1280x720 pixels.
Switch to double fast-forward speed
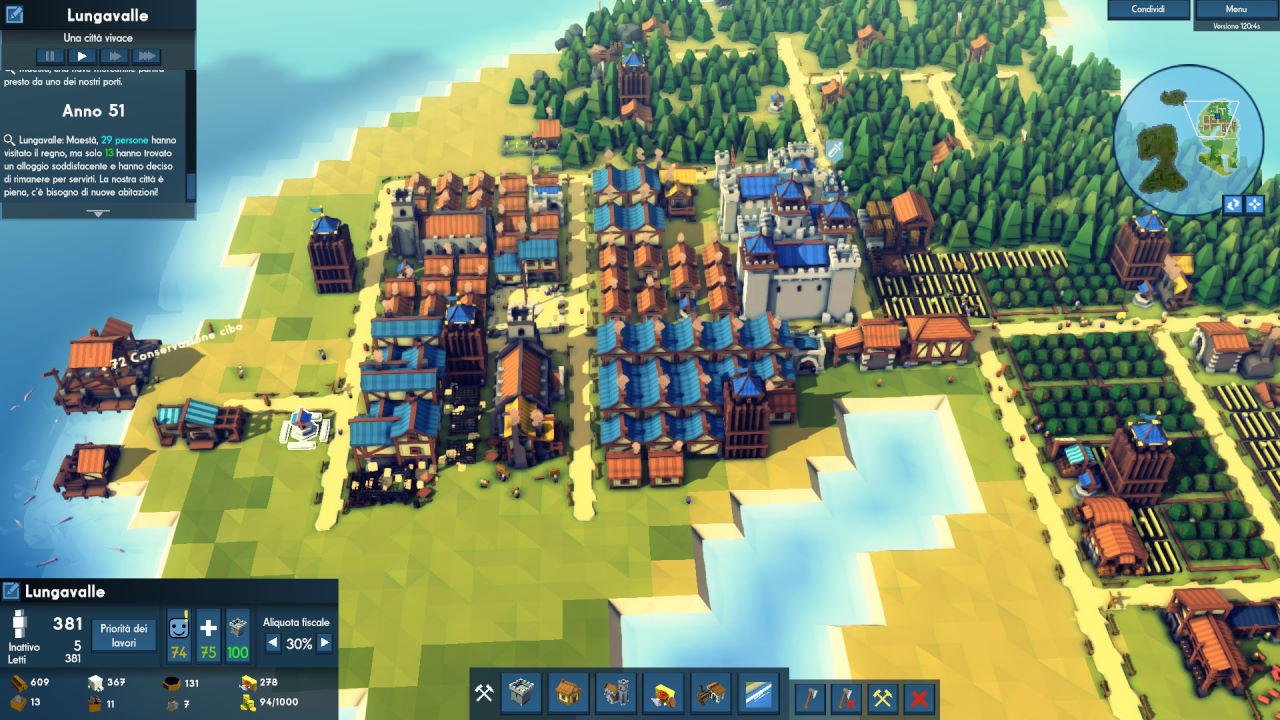113,57
